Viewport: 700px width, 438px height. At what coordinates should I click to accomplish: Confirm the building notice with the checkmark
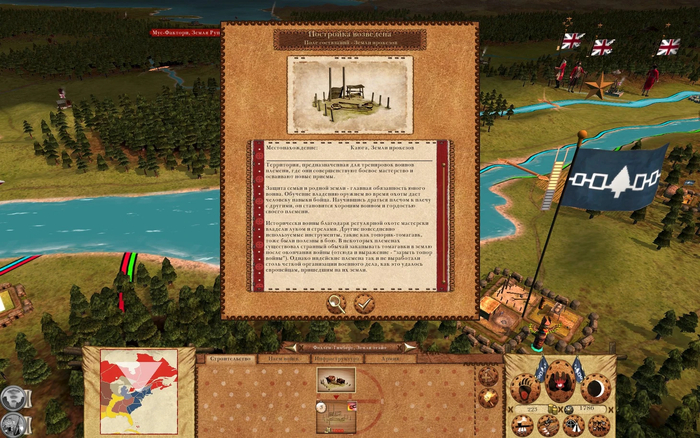click(364, 302)
